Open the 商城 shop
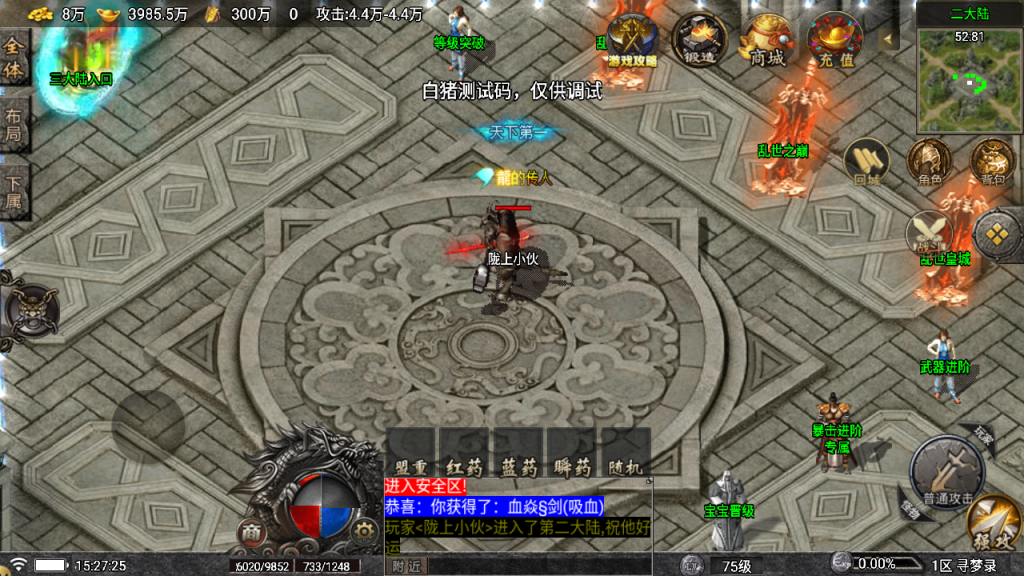This screenshot has height=576, width=1024. pos(767,40)
